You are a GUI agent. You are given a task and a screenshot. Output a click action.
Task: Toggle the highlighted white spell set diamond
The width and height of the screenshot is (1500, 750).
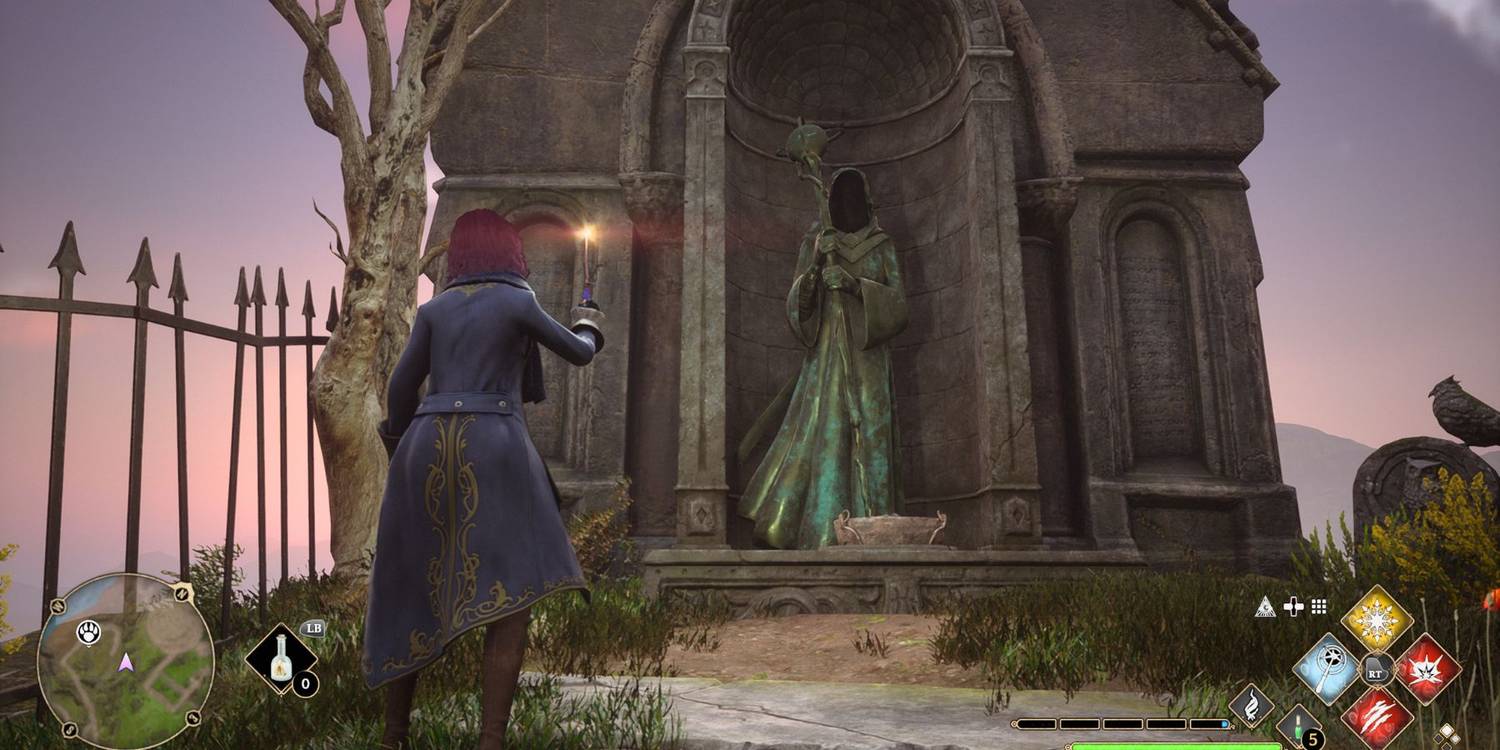[1446, 731]
